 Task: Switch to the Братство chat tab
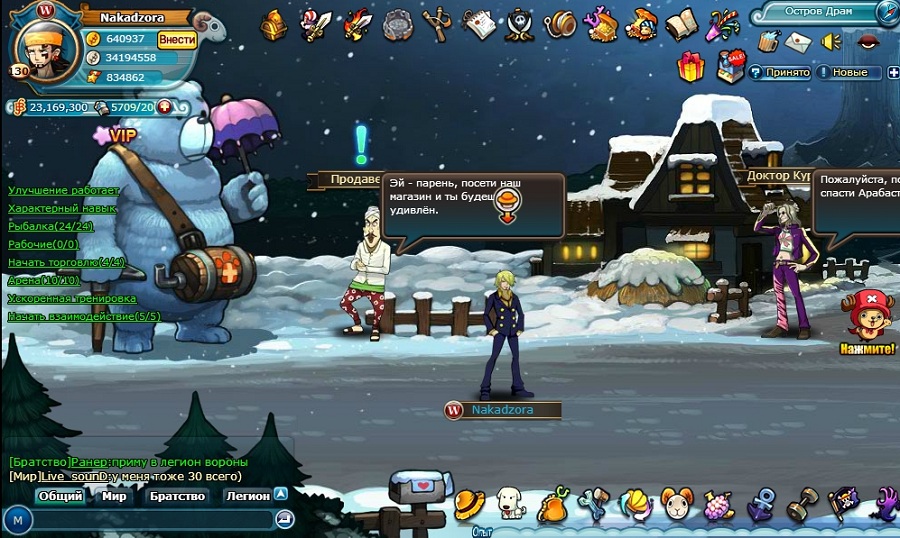[x=177, y=496]
